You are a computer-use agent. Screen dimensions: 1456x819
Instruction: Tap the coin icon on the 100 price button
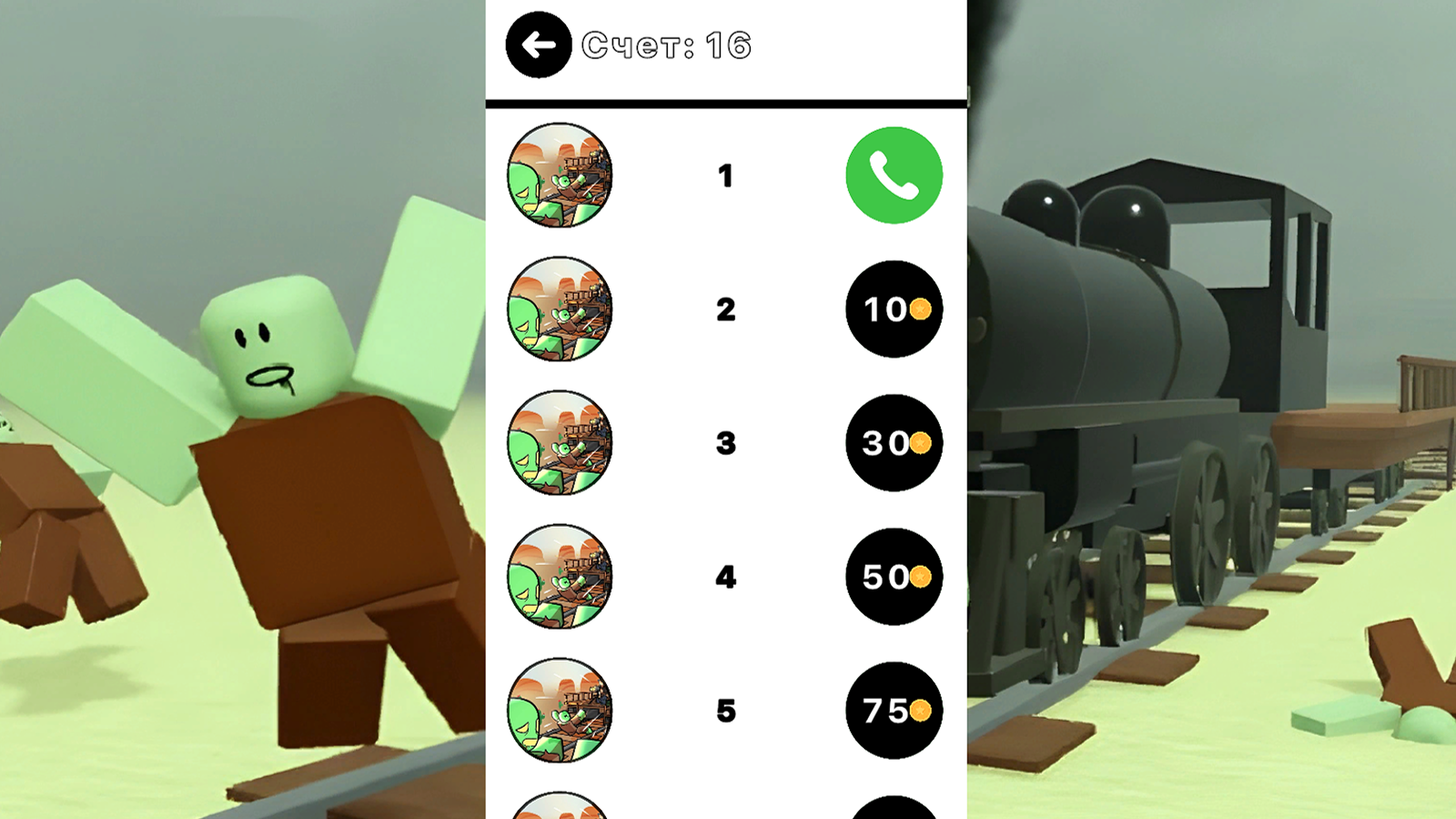coord(921,309)
